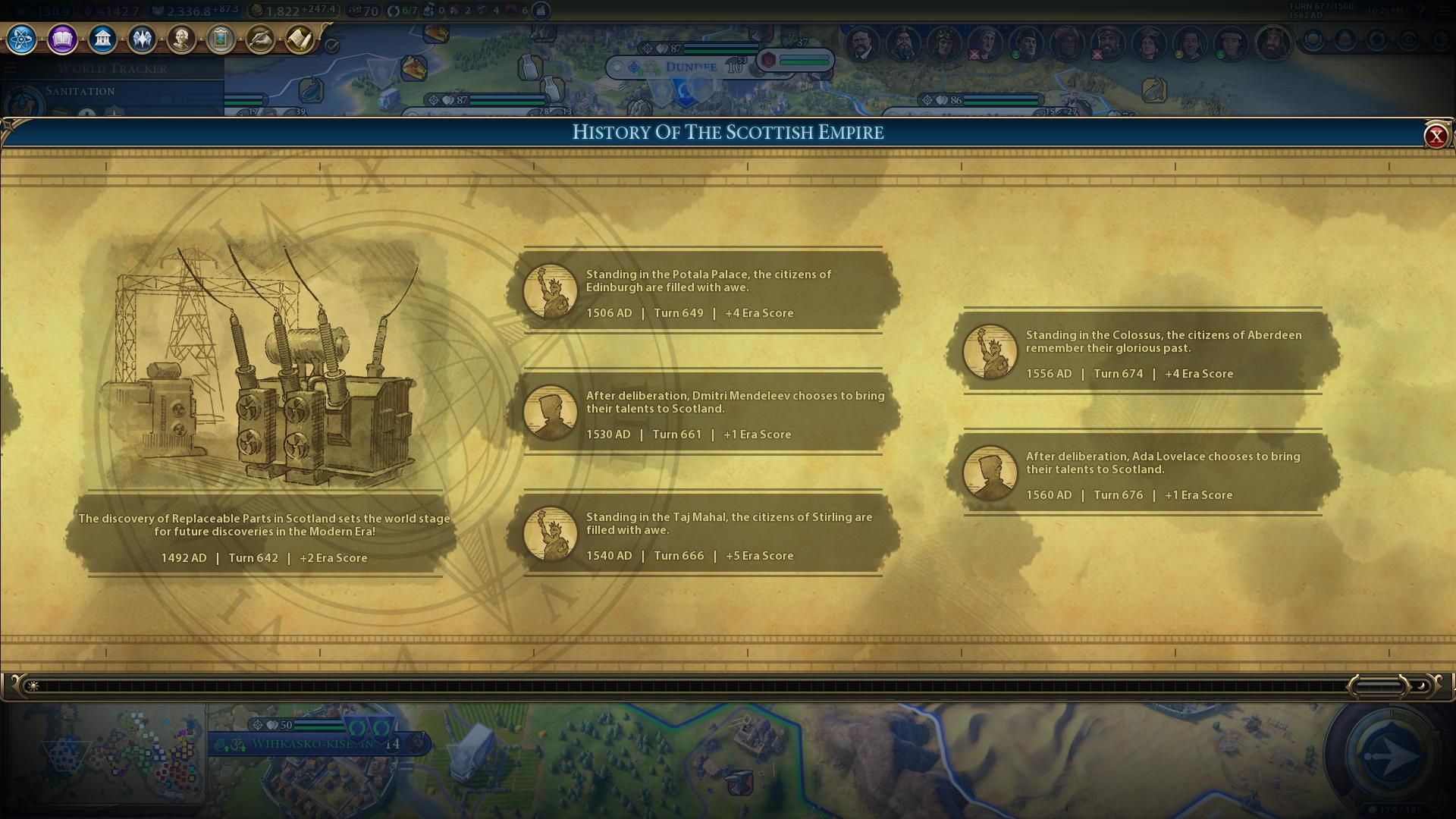Open the religion winged icon

tap(142, 39)
